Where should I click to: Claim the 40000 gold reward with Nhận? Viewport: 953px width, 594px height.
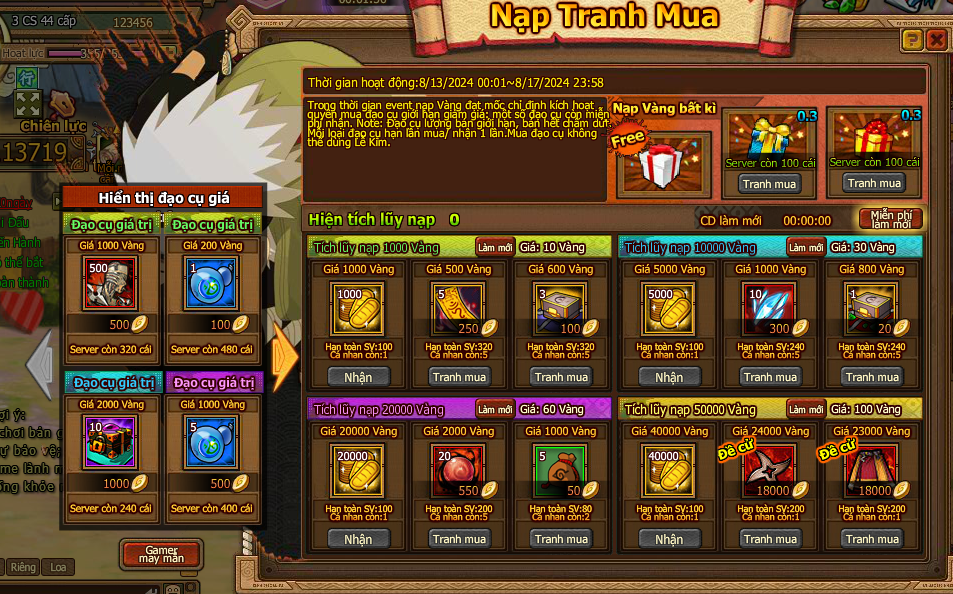(x=669, y=539)
